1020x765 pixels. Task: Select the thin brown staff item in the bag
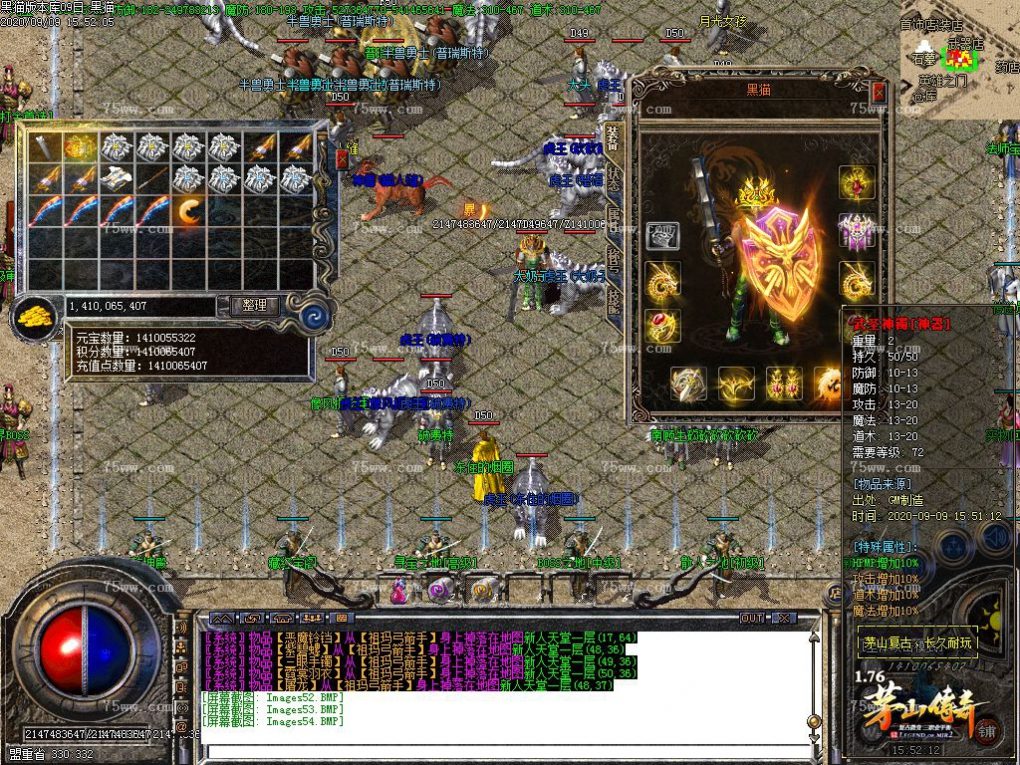[152, 180]
